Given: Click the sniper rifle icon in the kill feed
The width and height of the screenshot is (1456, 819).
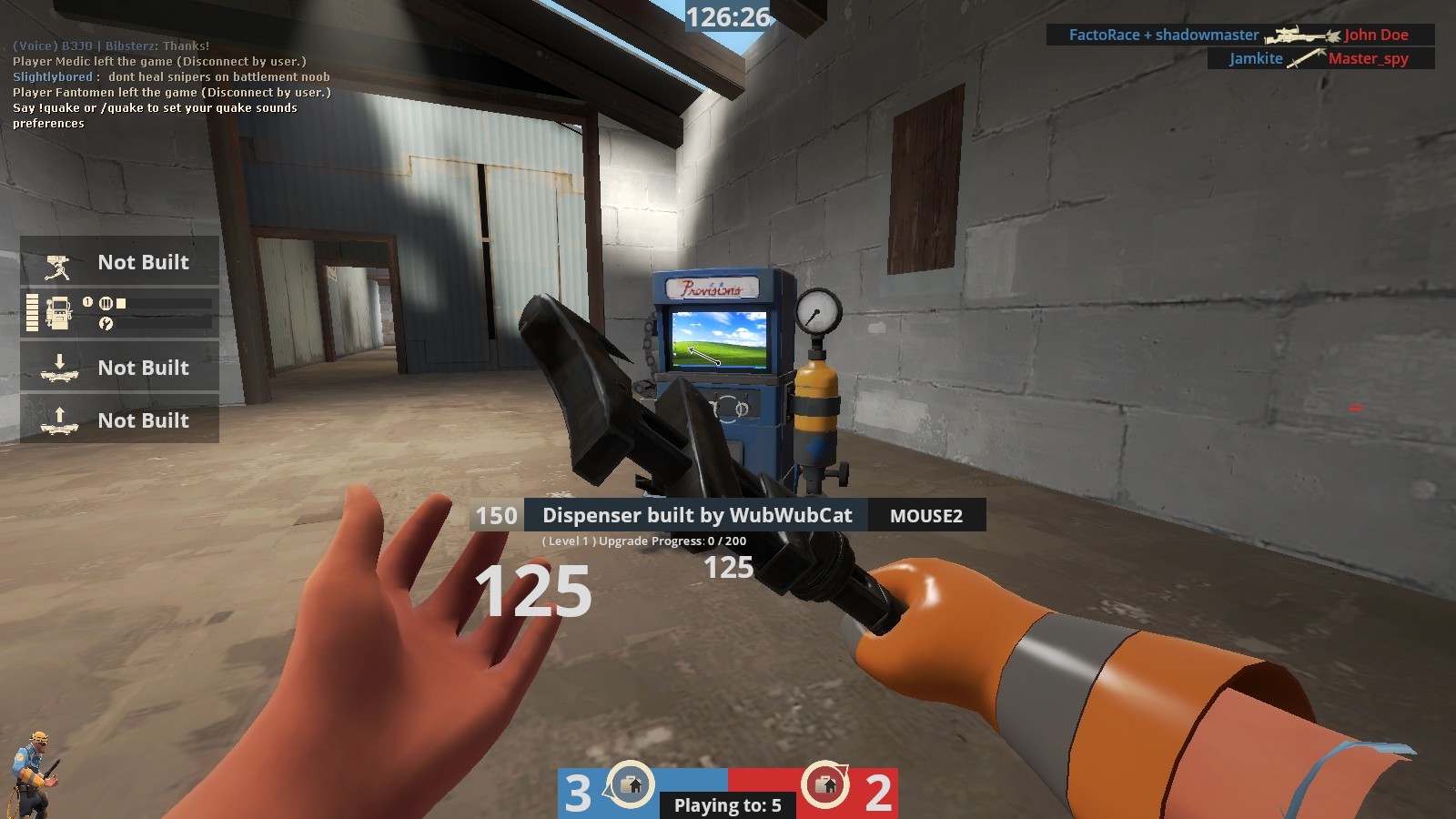Looking at the screenshot, I should [1299, 35].
